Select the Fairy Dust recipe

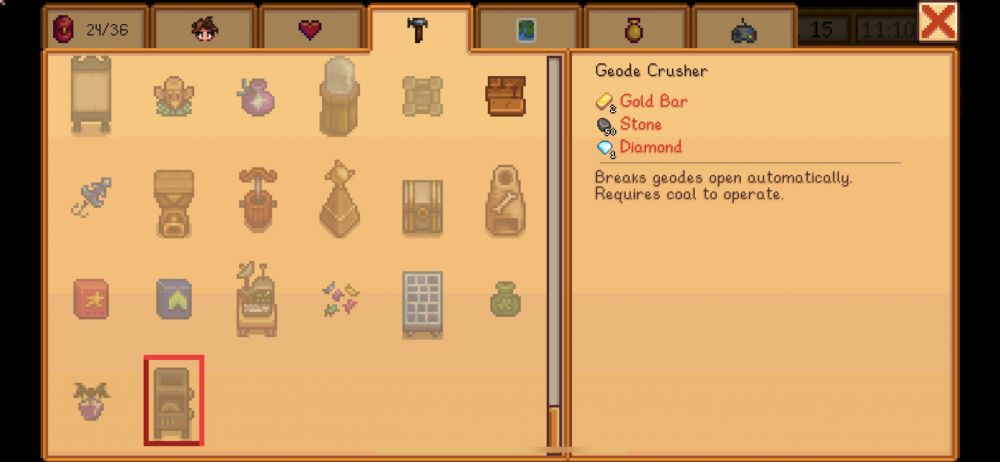coord(339,298)
